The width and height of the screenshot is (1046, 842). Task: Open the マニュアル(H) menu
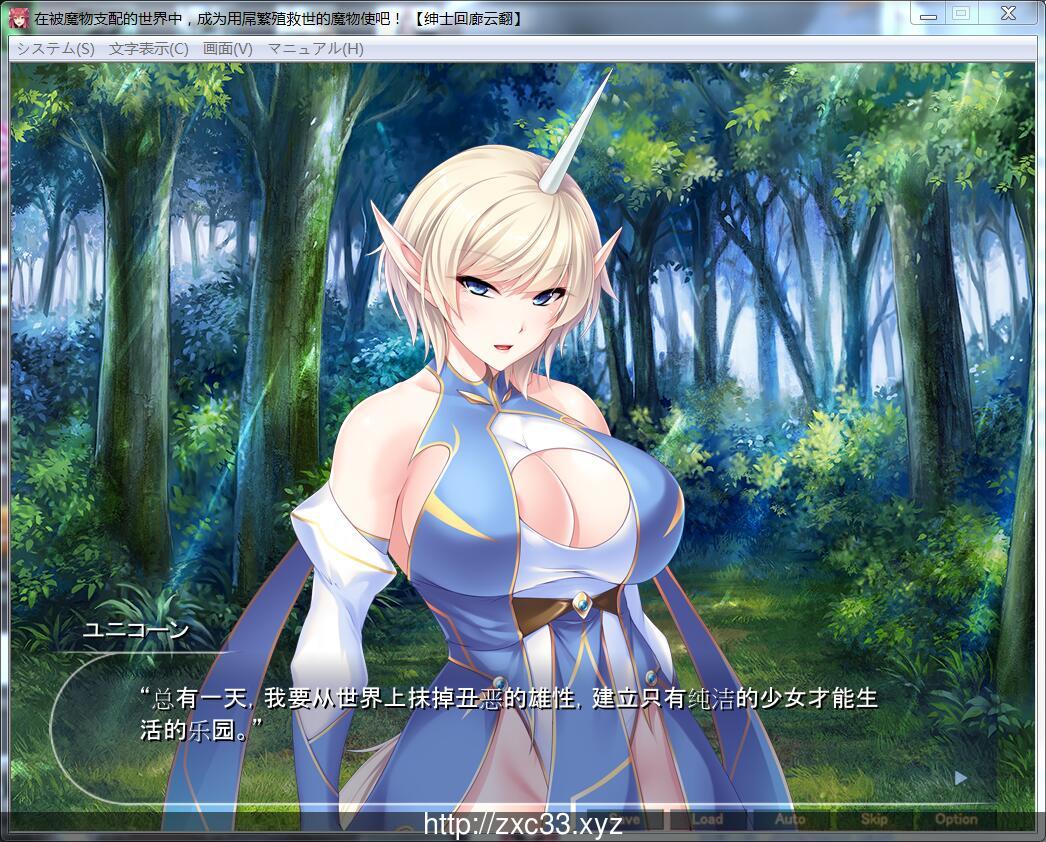315,49
